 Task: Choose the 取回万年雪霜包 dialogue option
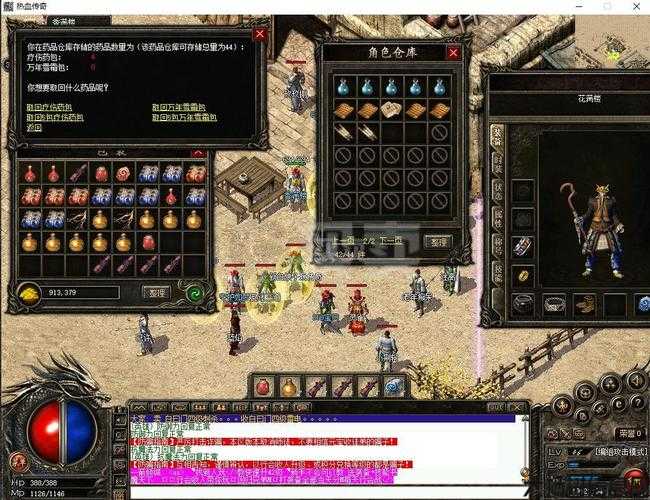pos(178,105)
